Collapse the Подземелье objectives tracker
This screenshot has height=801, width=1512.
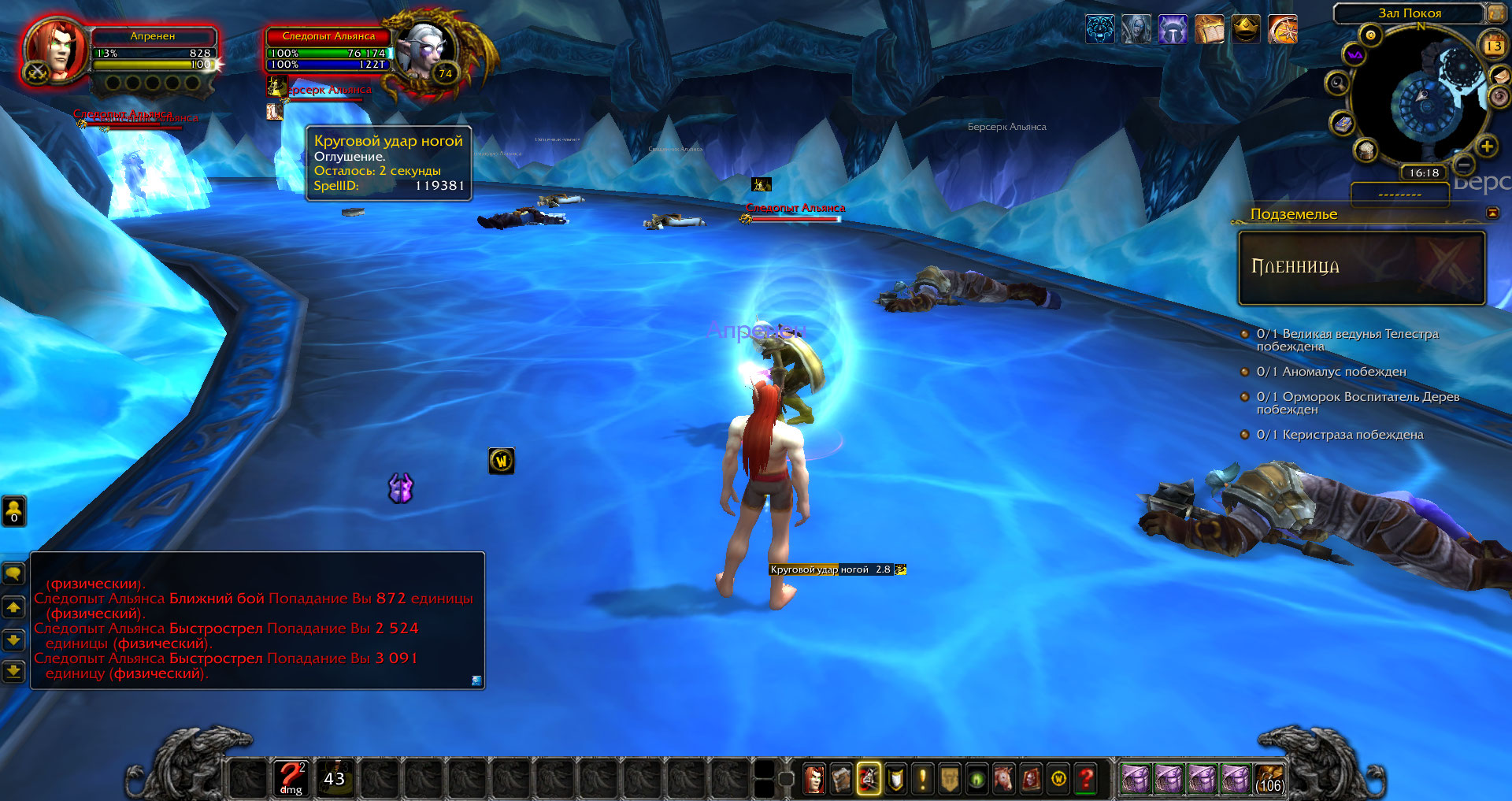click(1492, 213)
